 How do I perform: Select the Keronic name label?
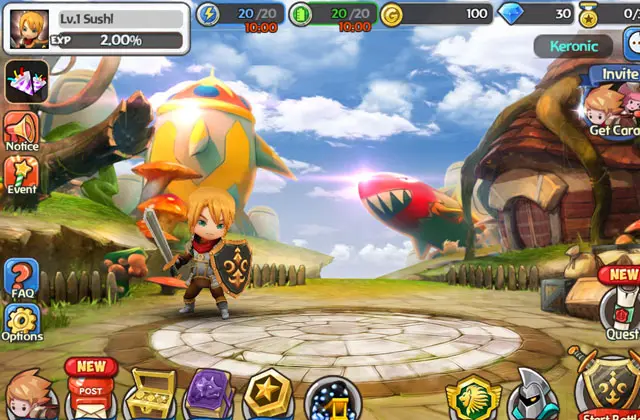coord(573,46)
